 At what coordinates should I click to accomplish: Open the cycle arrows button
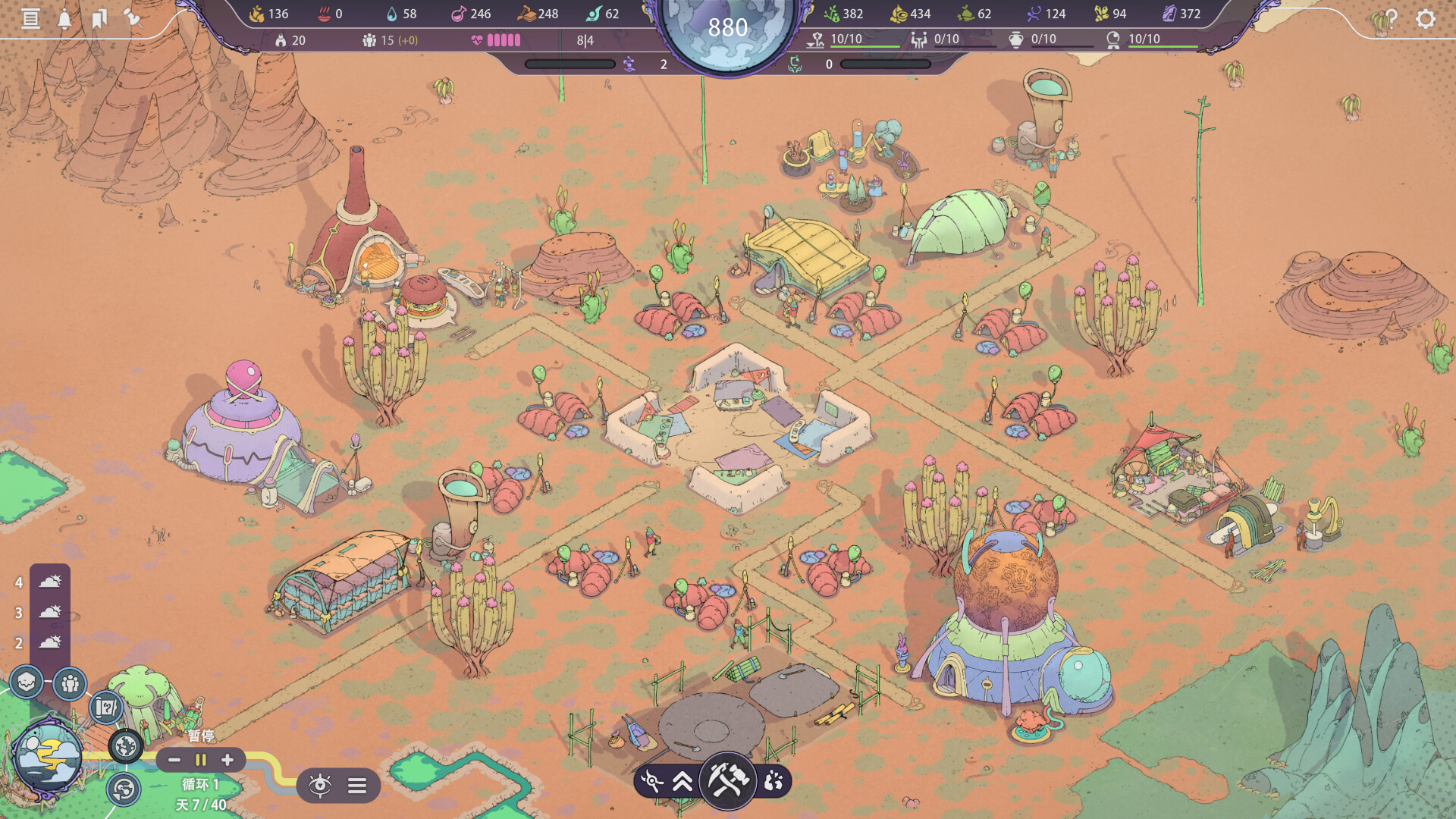click(x=123, y=789)
